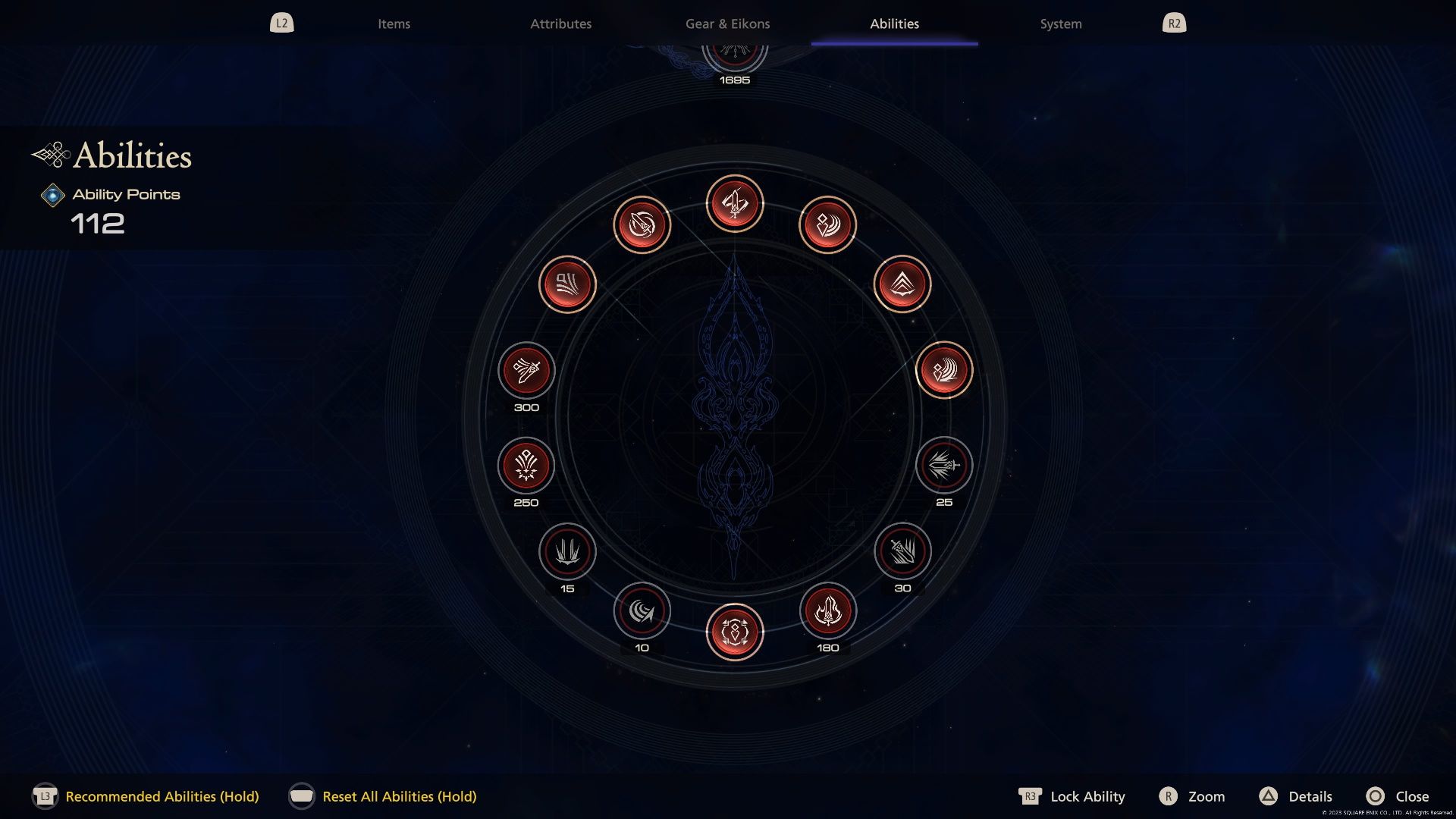Select the sword-slash ability at the upper left
This screenshot has height=819, width=1456.
tap(642, 224)
